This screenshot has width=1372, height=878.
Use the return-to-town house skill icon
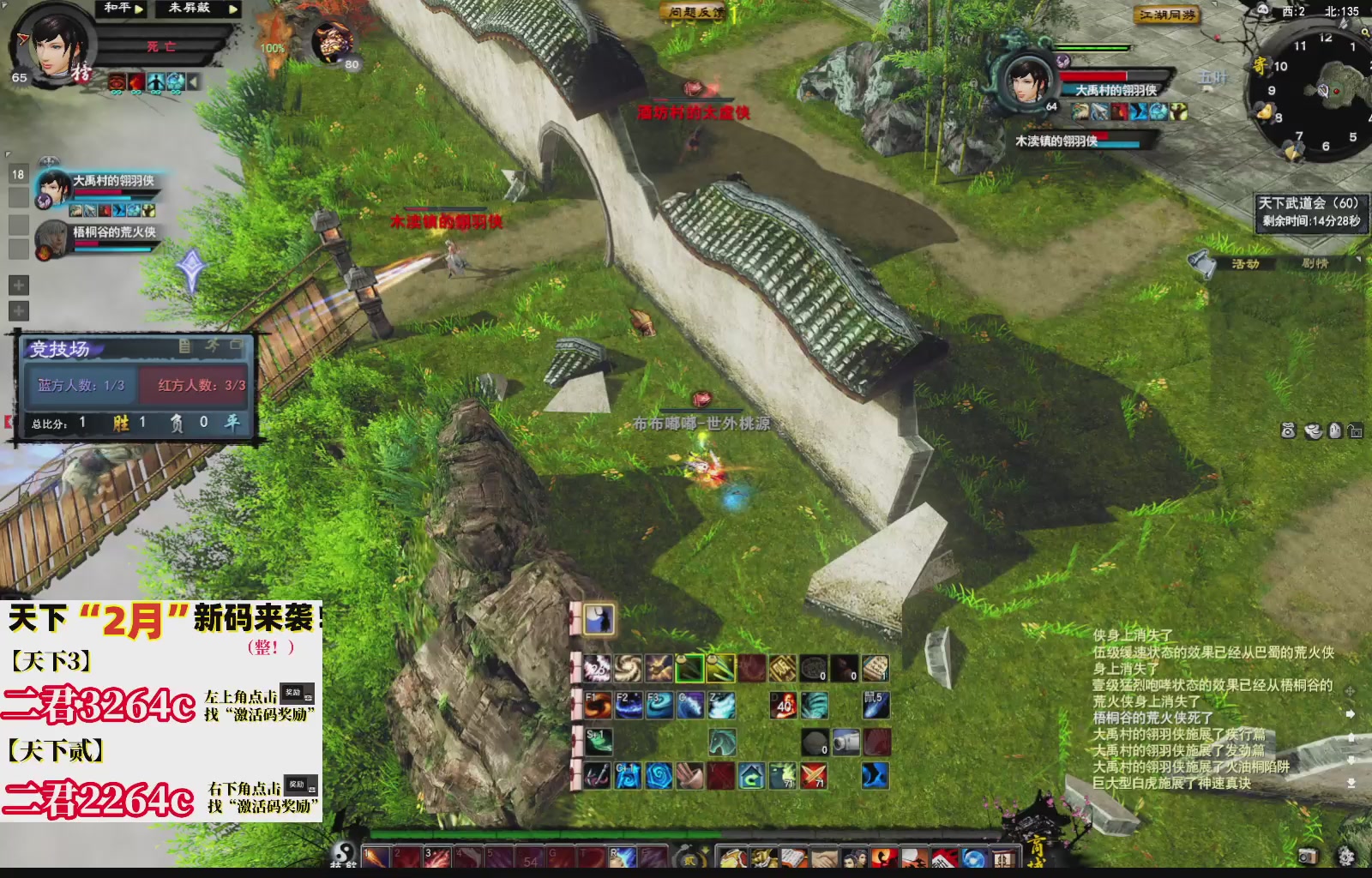point(751,775)
